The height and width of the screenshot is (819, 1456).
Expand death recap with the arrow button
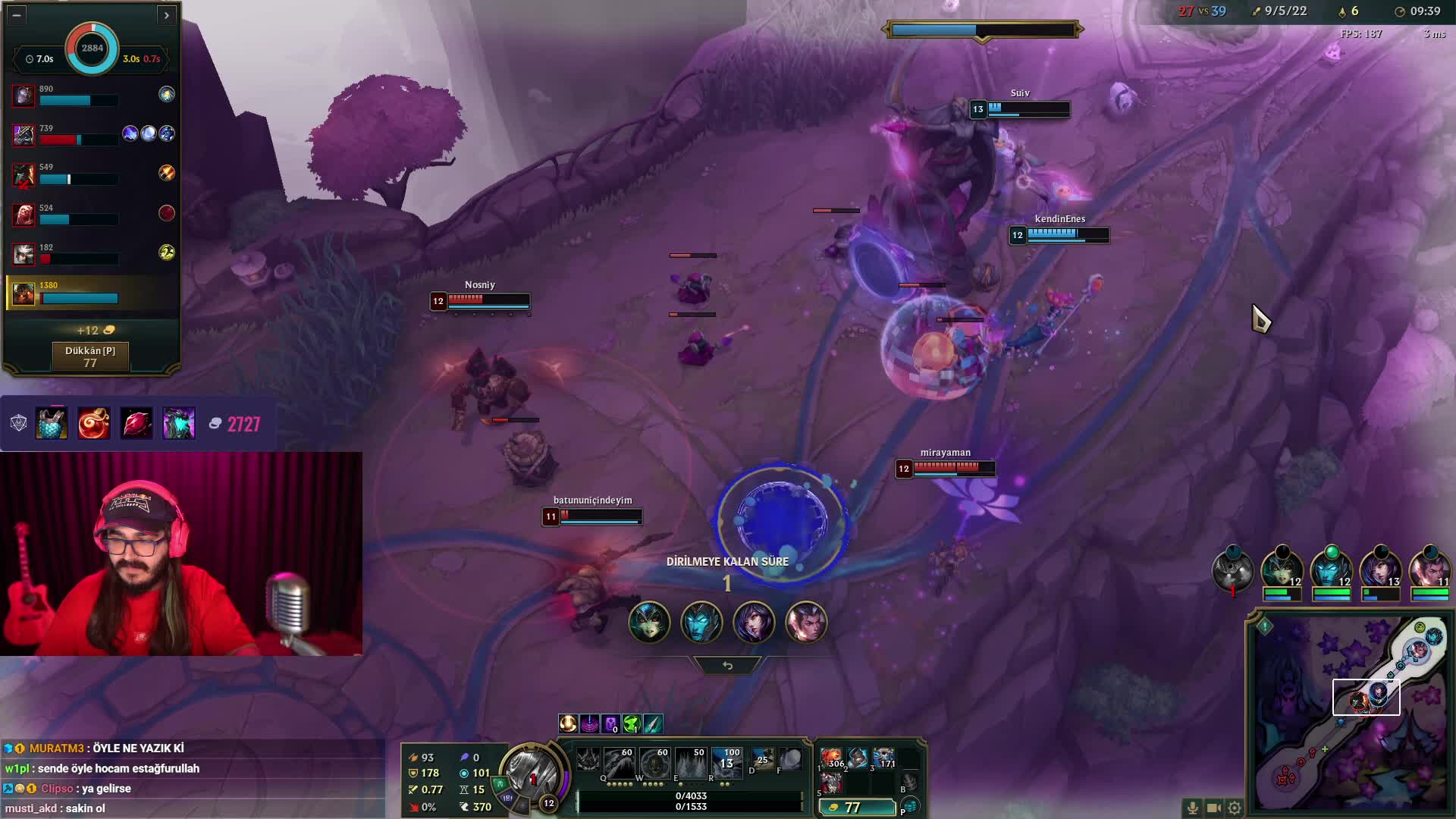[x=166, y=14]
